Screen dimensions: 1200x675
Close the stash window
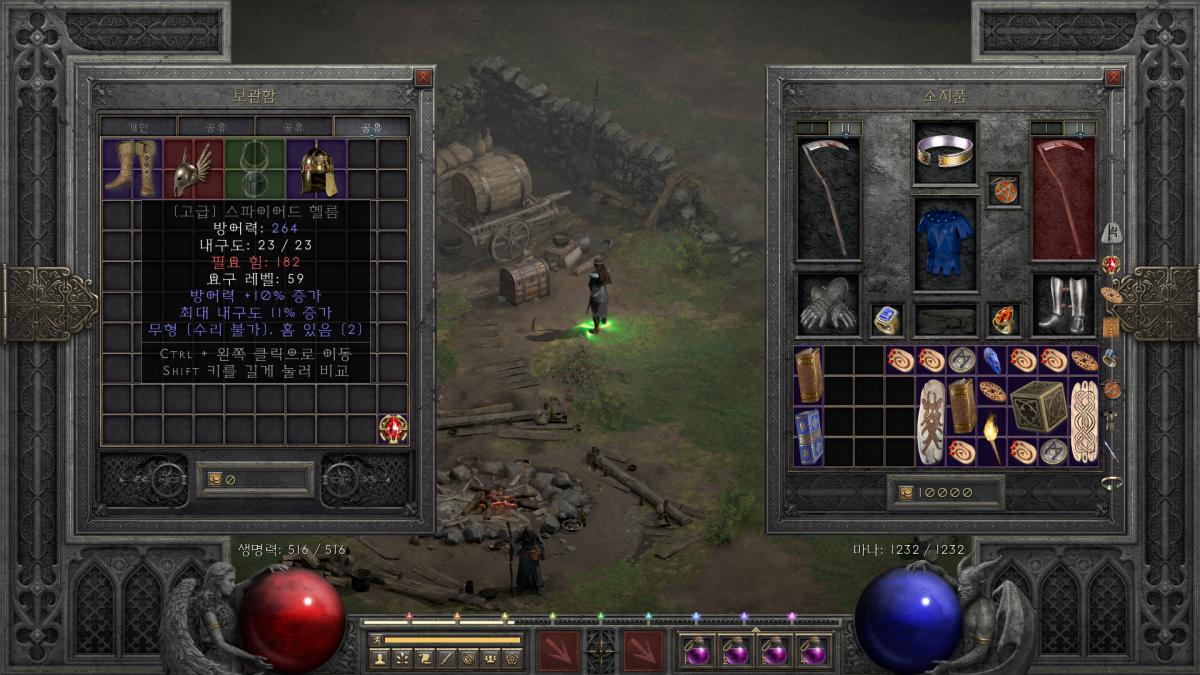pyautogui.click(x=423, y=77)
